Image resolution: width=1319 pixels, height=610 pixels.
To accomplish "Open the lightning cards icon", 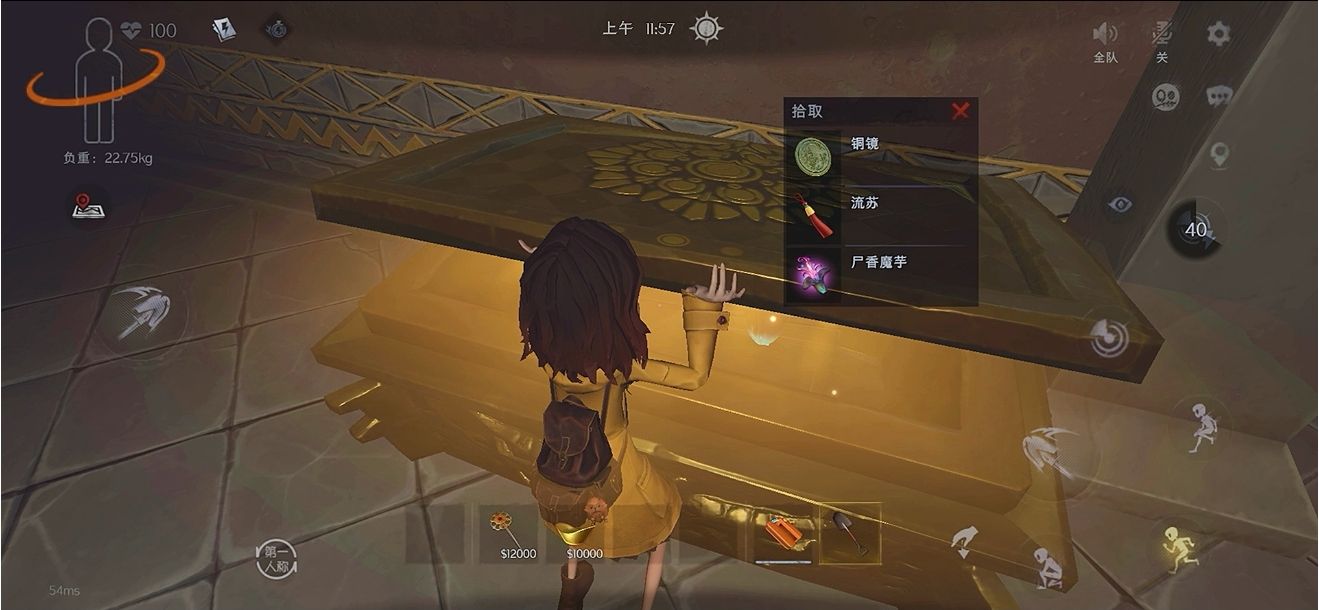I will (224, 30).
